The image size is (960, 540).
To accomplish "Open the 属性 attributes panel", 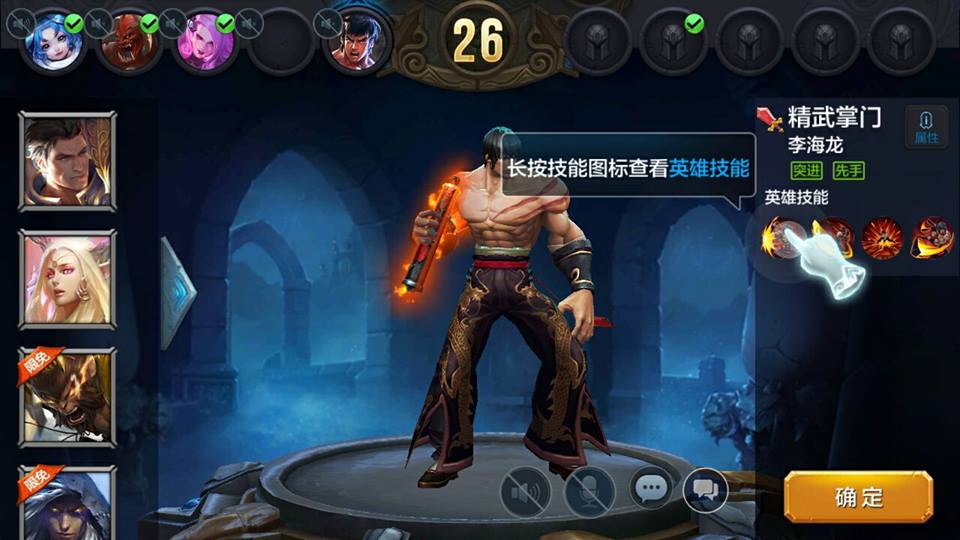I will coord(926,127).
